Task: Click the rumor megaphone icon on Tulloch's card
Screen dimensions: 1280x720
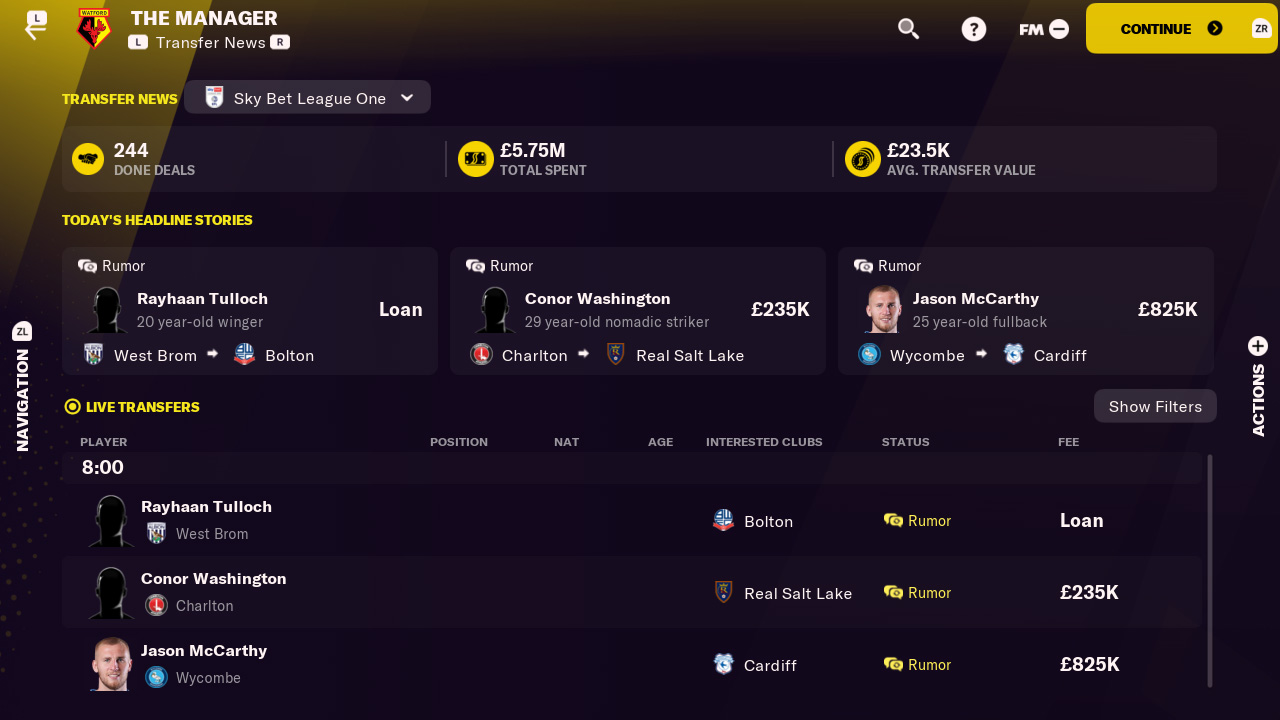Action: pyautogui.click(x=90, y=265)
